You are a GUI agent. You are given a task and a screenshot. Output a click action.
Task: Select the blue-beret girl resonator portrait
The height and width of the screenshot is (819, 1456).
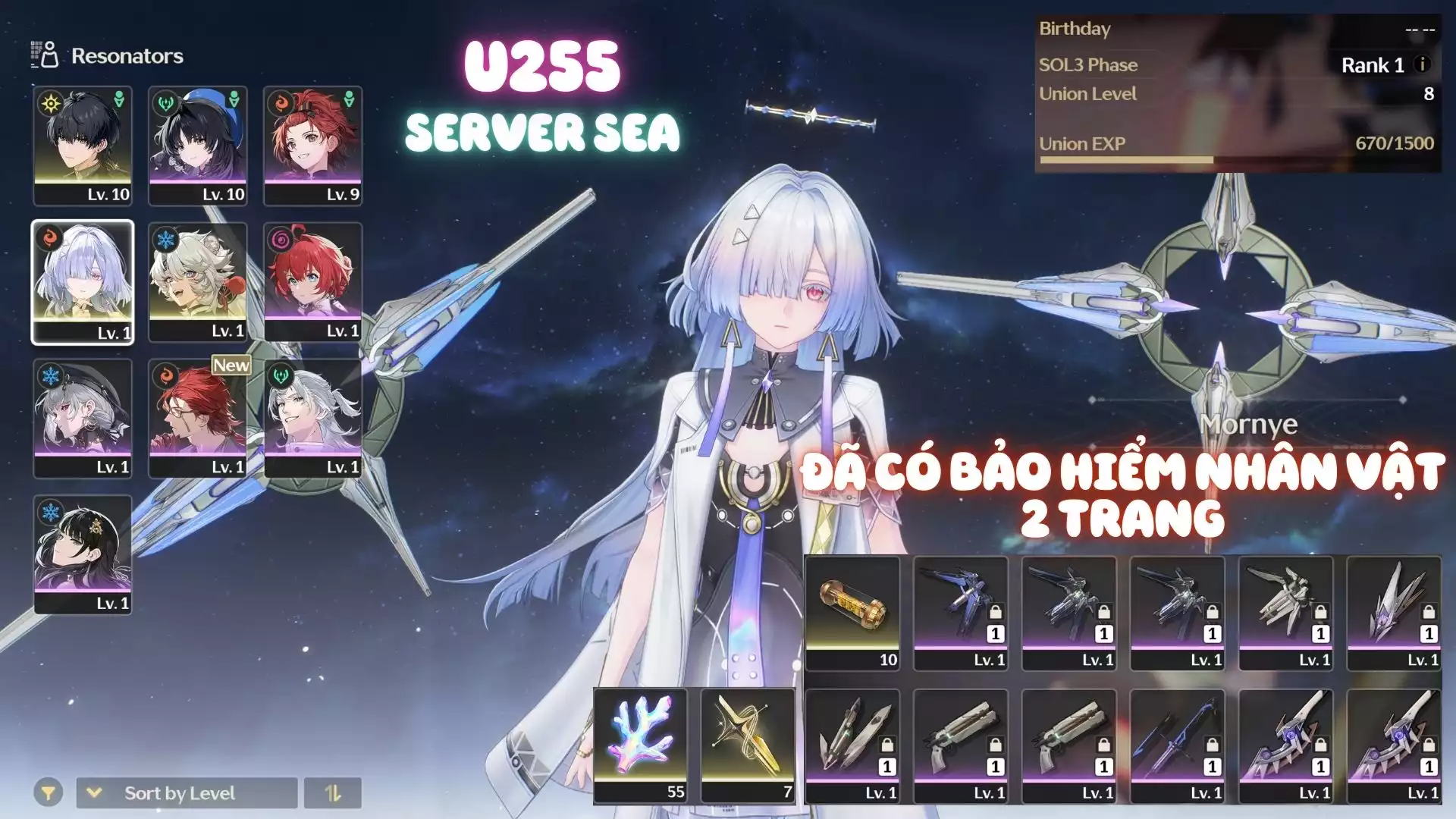click(x=198, y=146)
